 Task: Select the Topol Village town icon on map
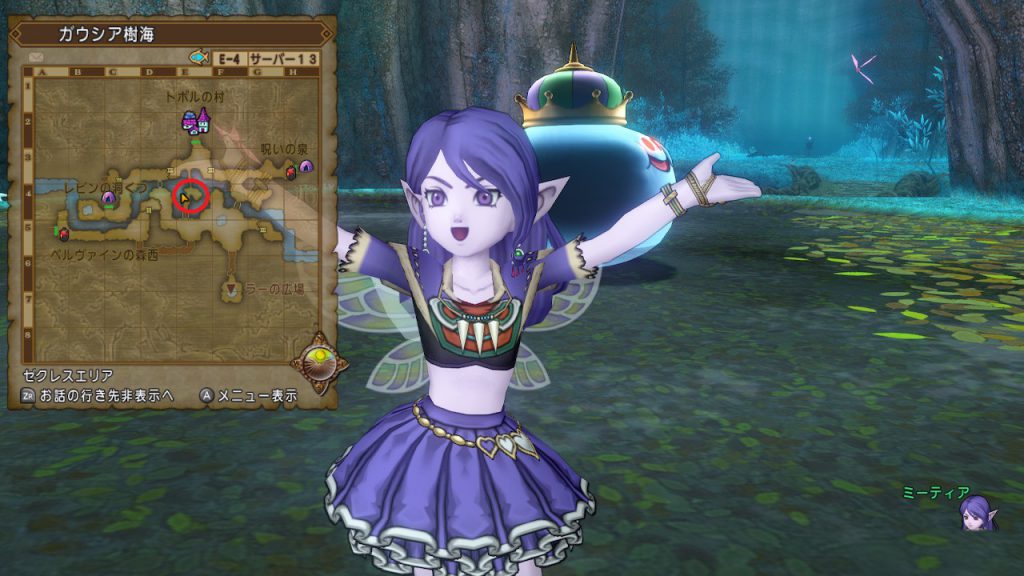point(195,121)
